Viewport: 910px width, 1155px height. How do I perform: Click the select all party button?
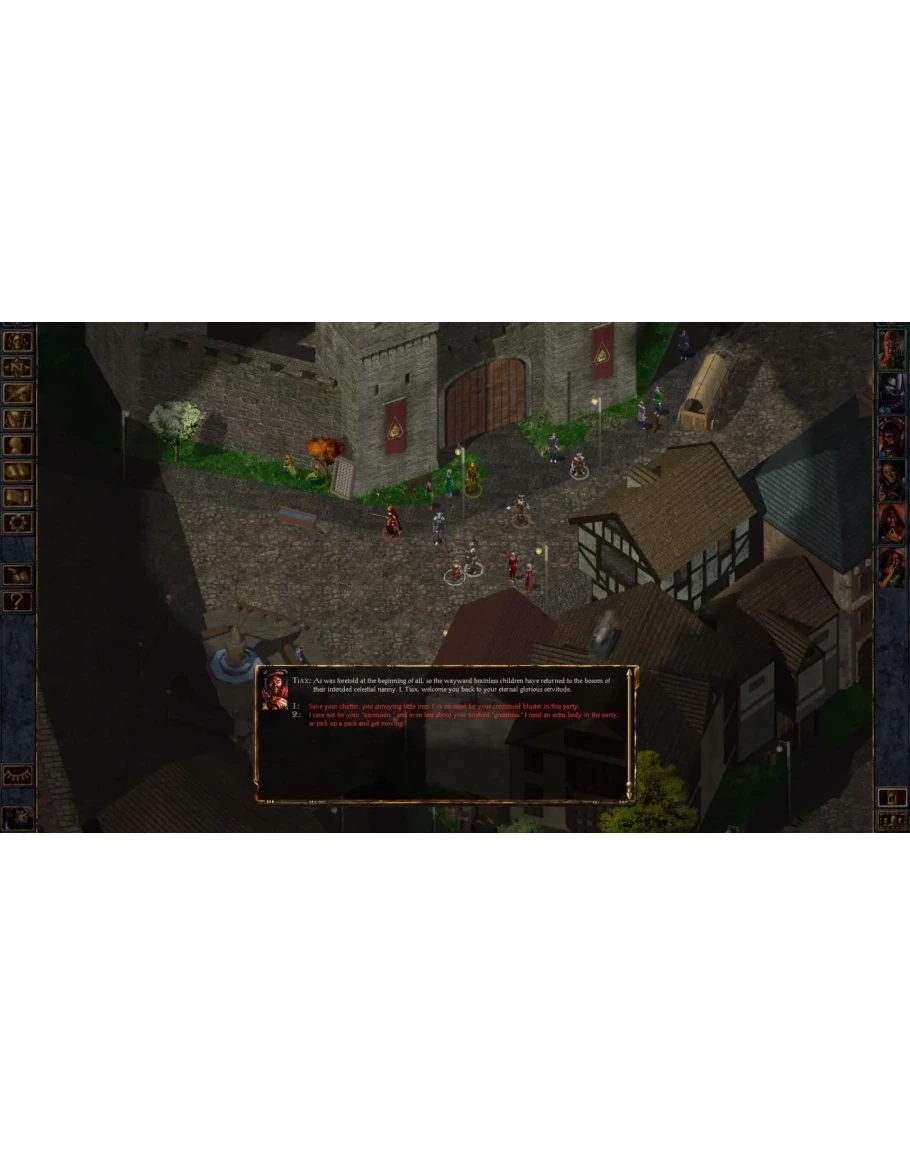tap(892, 820)
